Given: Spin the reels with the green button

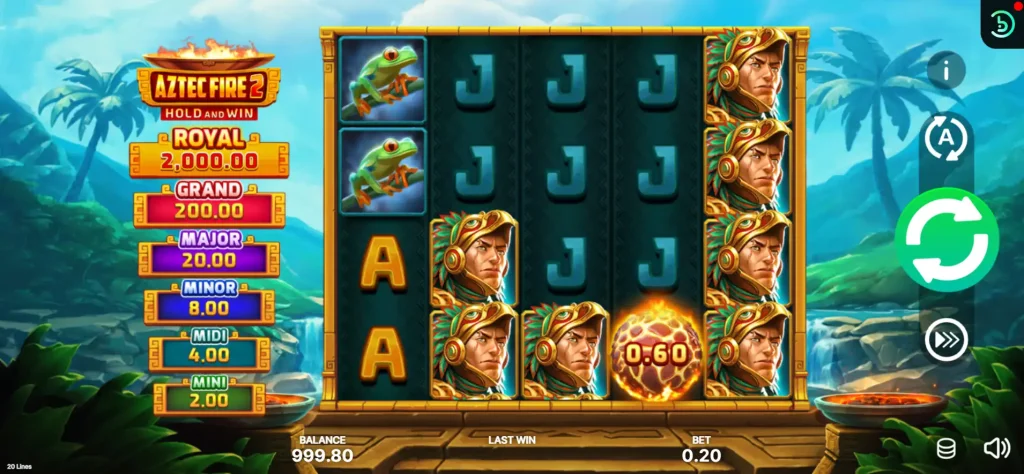Looking at the screenshot, I should (x=946, y=240).
